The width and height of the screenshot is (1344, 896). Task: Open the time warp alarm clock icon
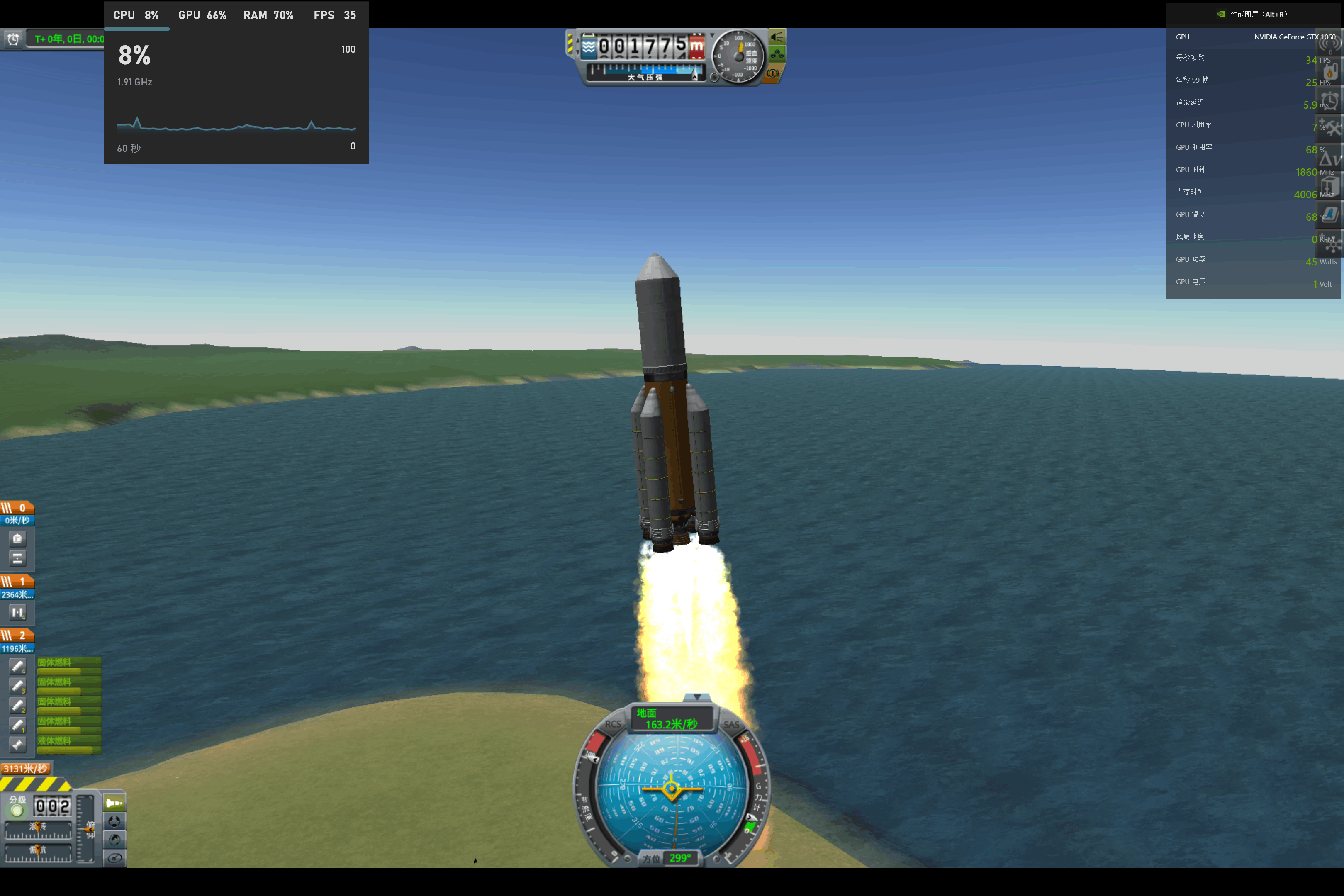13,39
